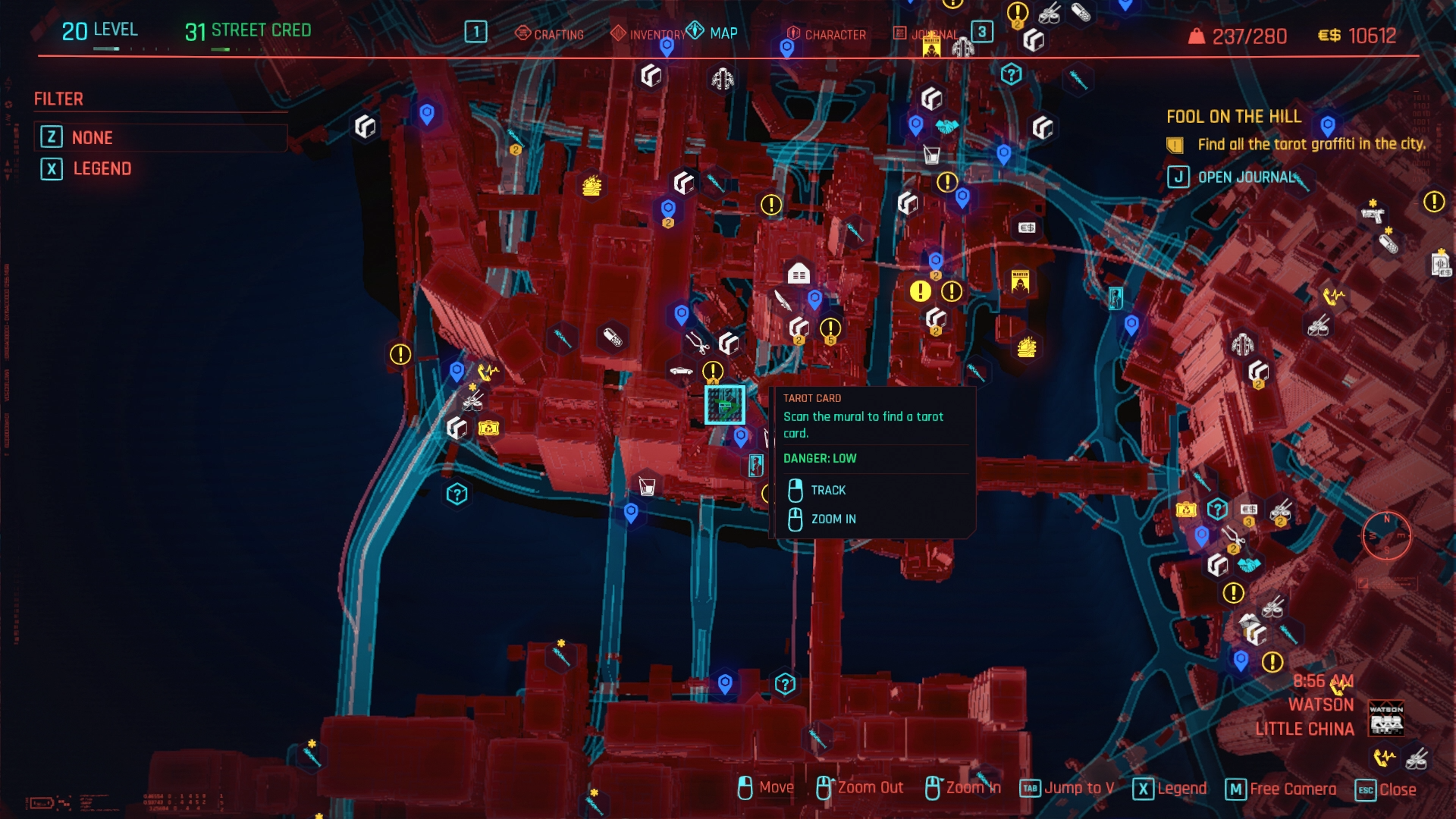The image size is (1456, 819).
Task: Activate Free Camera mode
Action: coord(1292,789)
